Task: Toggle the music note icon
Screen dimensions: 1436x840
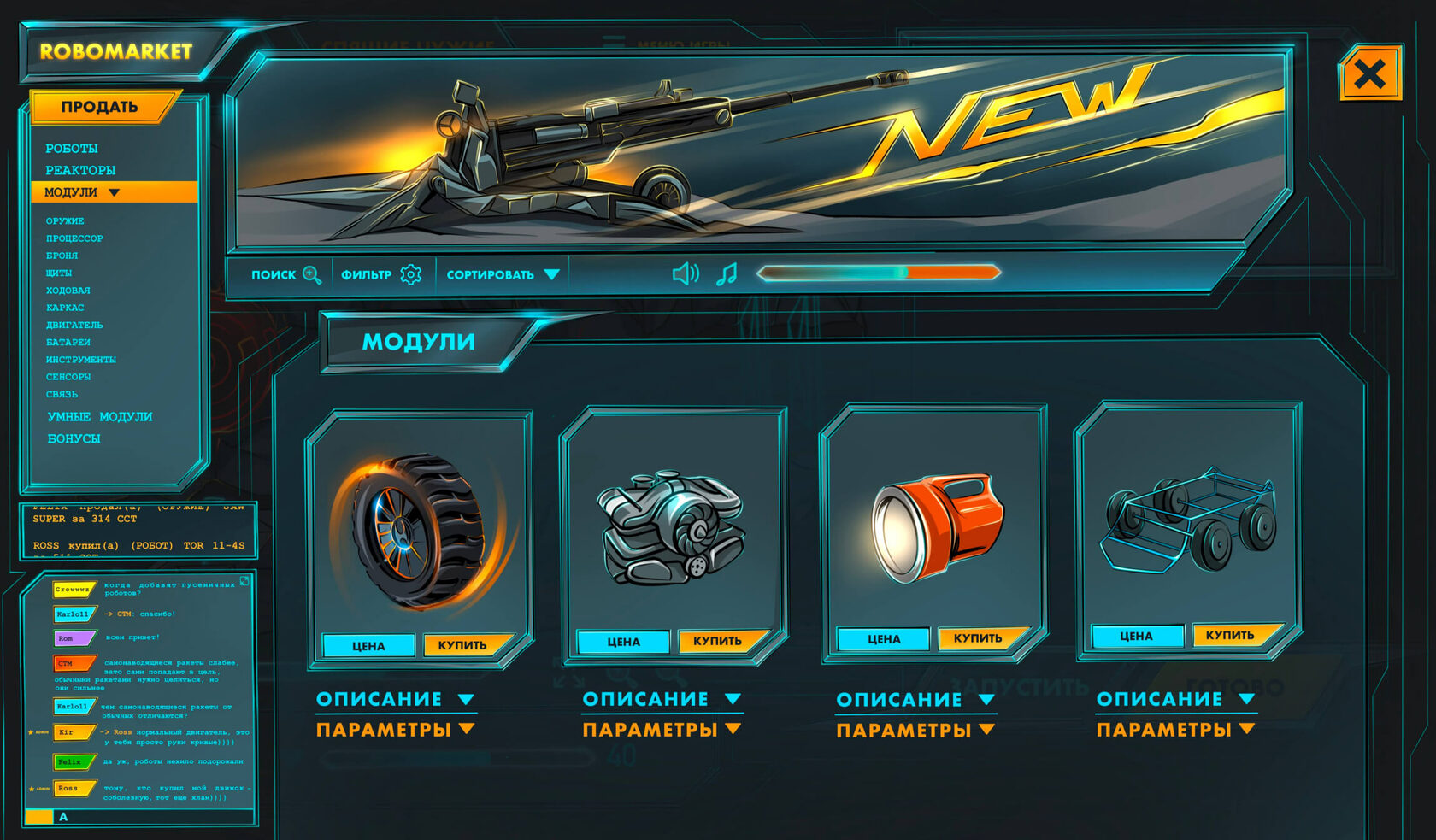Action: click(x=727, y=274)
